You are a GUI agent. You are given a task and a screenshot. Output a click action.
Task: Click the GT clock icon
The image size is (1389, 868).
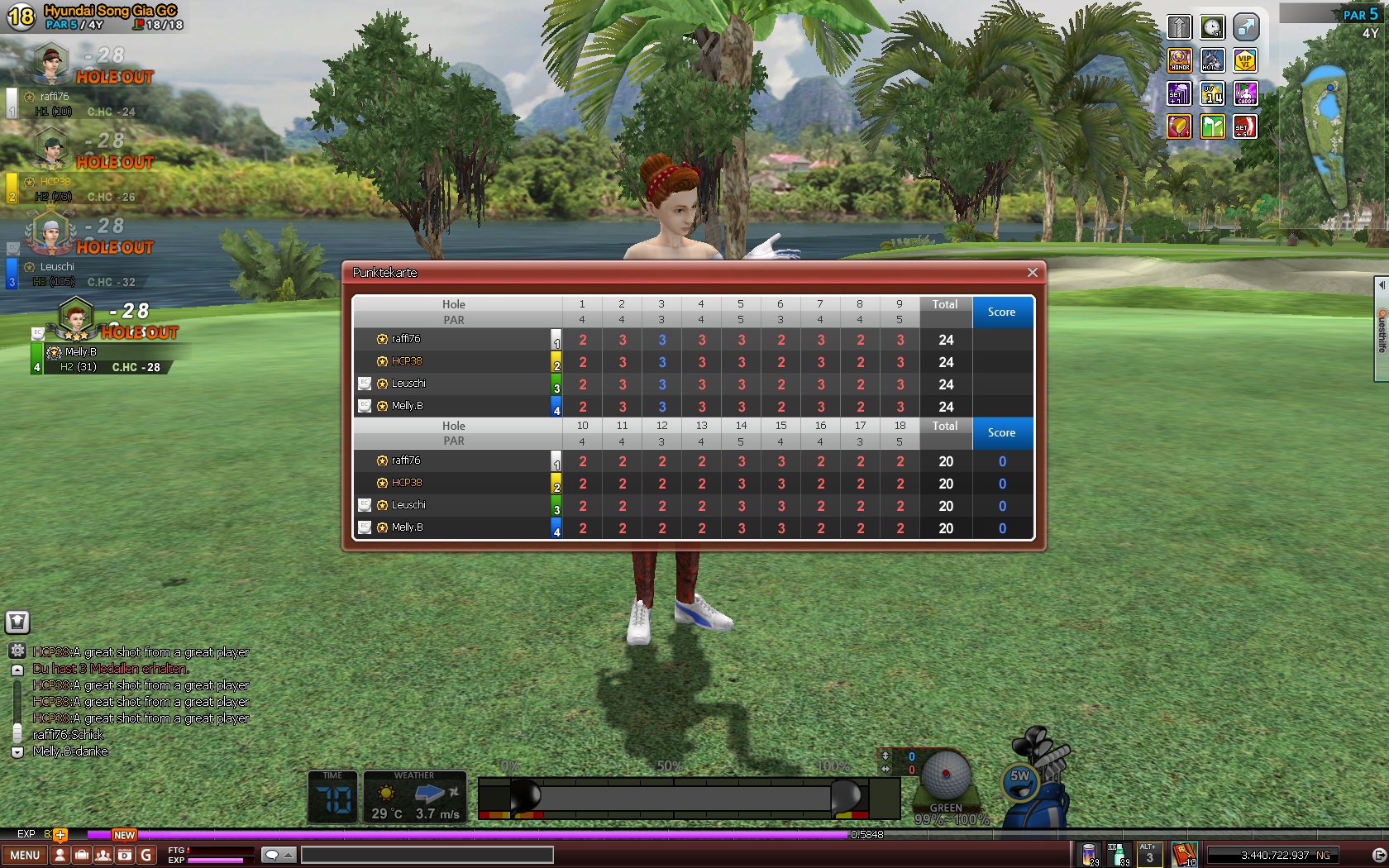(x=1212, y=27)
